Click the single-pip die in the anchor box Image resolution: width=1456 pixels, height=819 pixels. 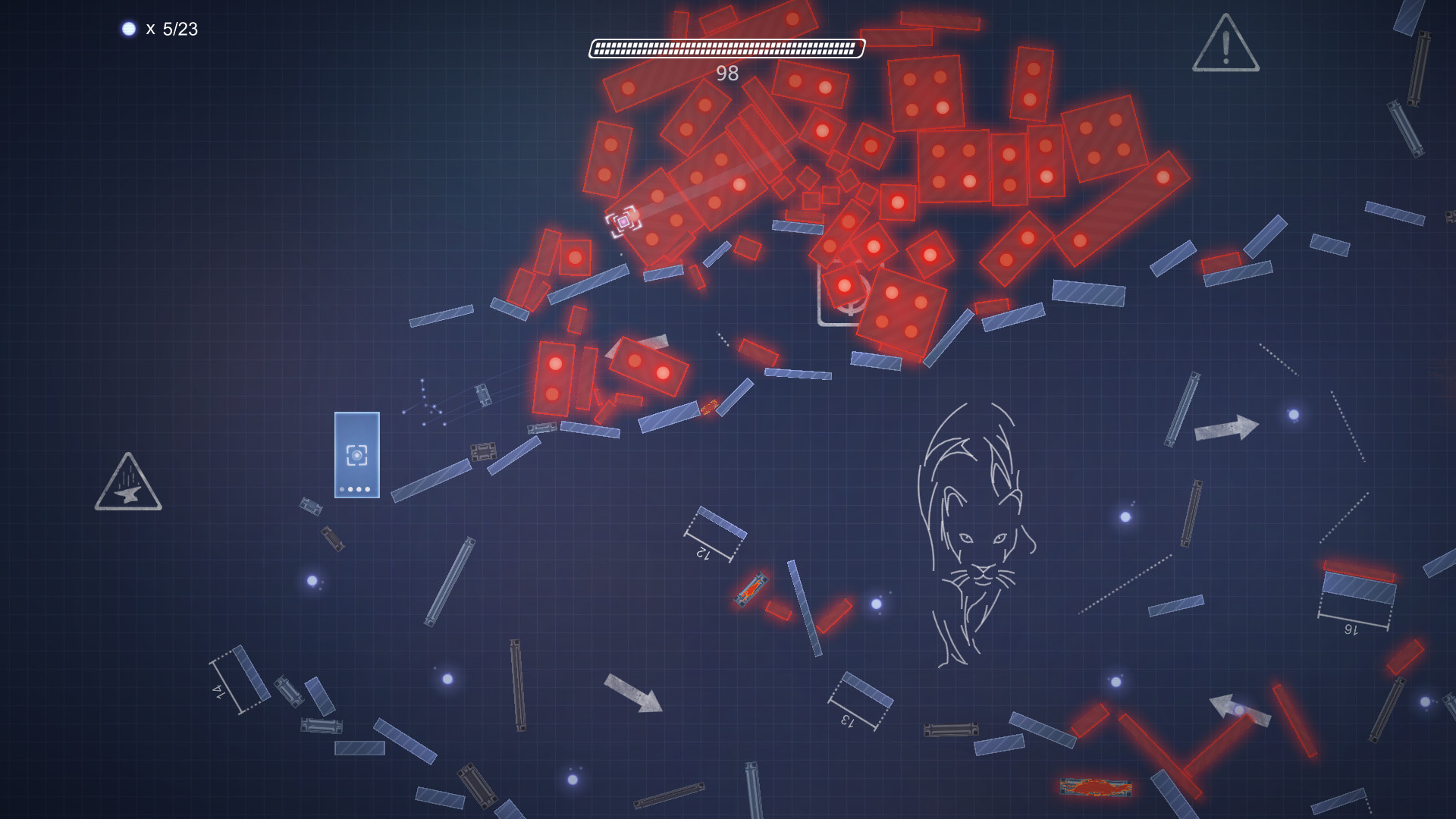pyautogui.click(x=843, y=287)
